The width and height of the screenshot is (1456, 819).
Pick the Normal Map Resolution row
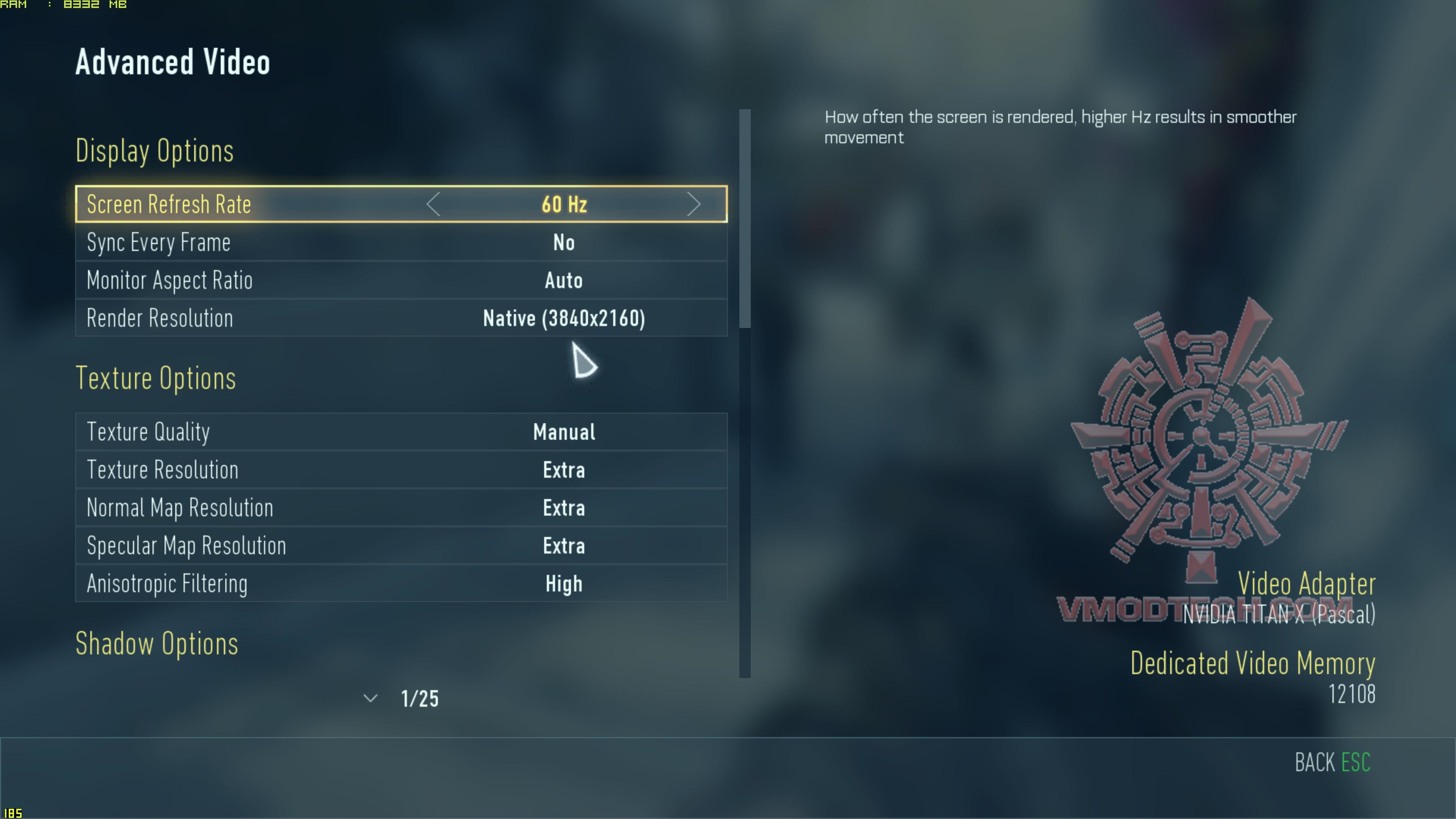[x=401, y=508]
